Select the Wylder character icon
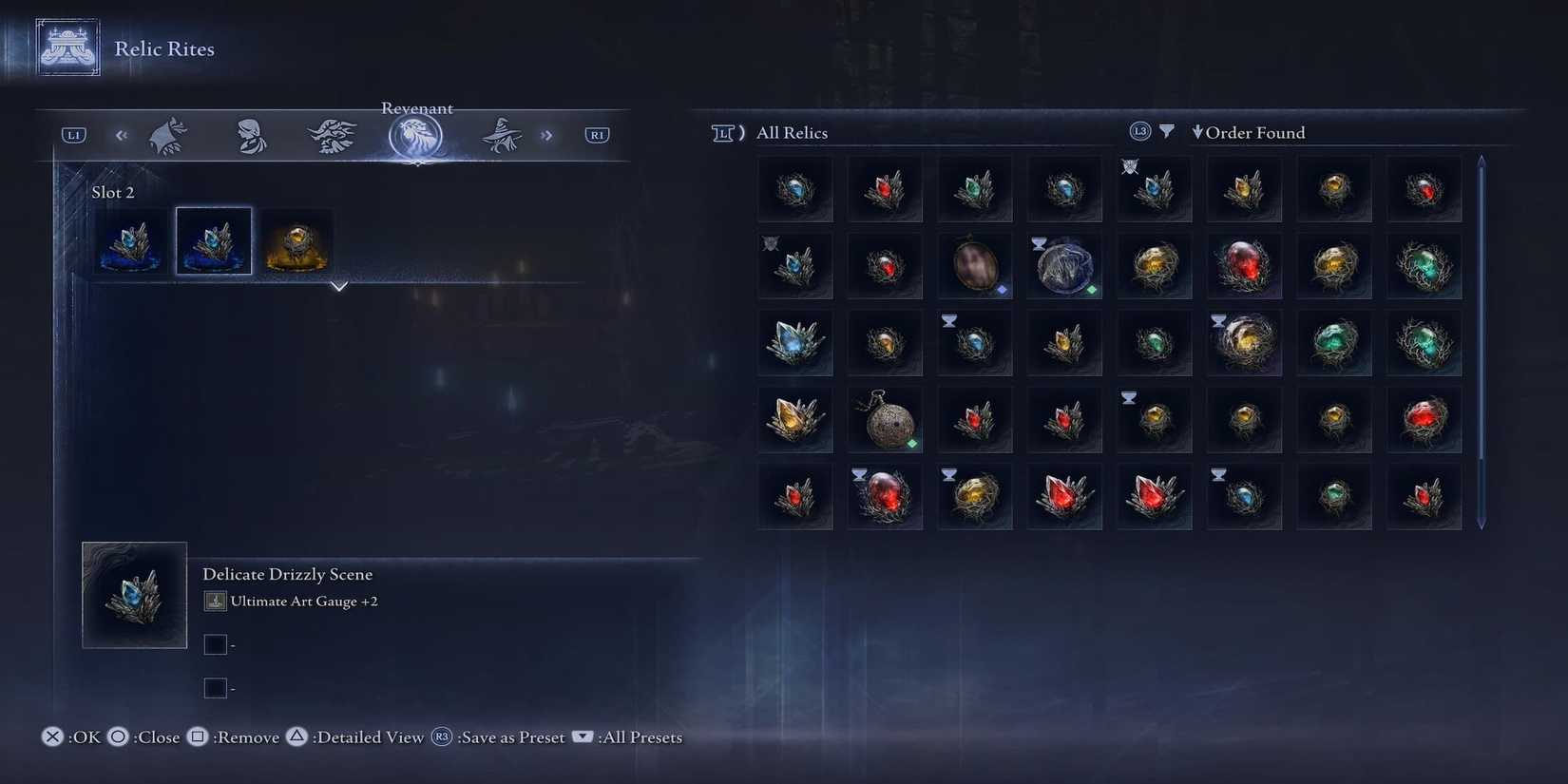1568x784 pixels. pos(167,135)
